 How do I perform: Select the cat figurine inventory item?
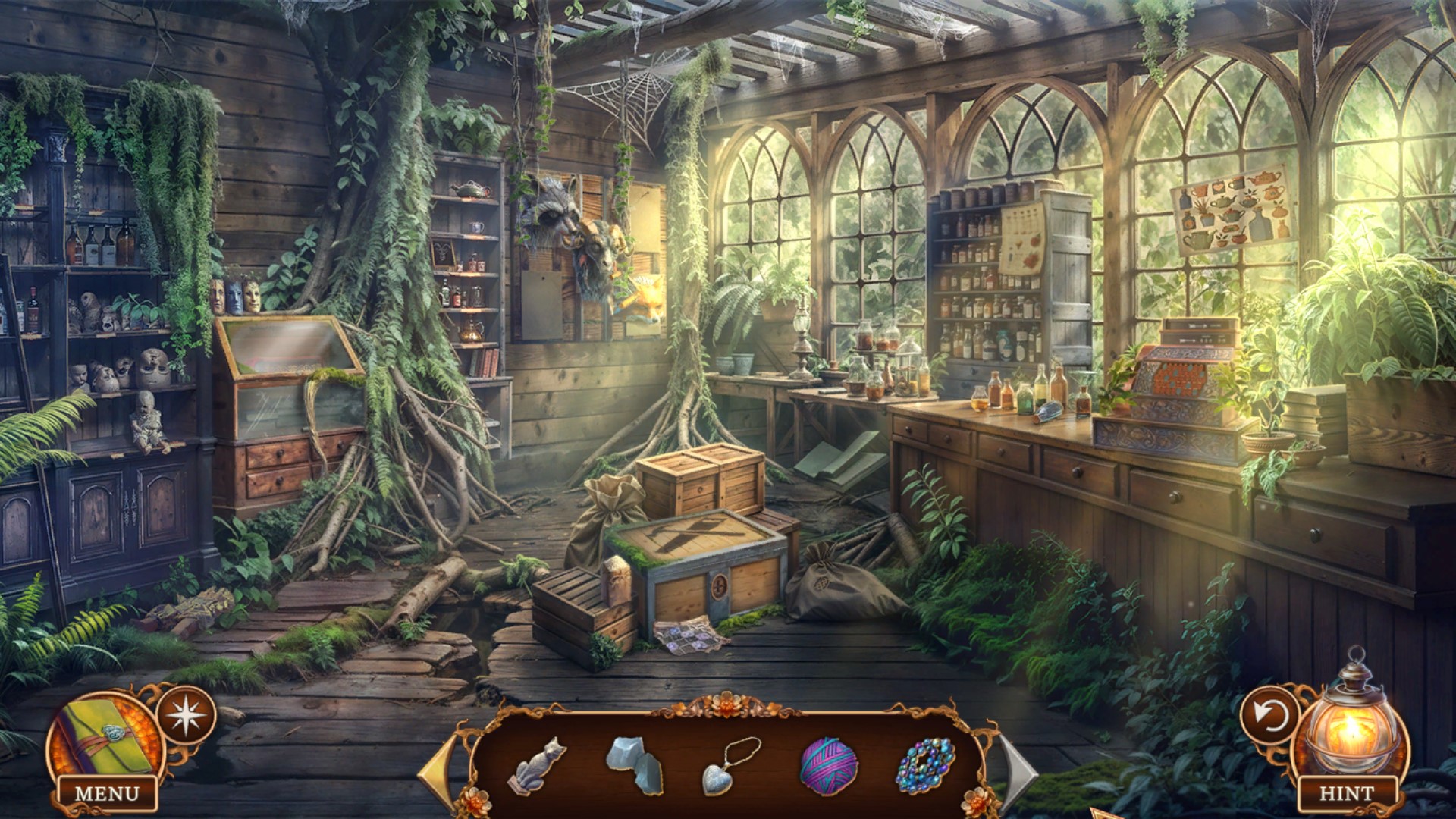[537, 764]
